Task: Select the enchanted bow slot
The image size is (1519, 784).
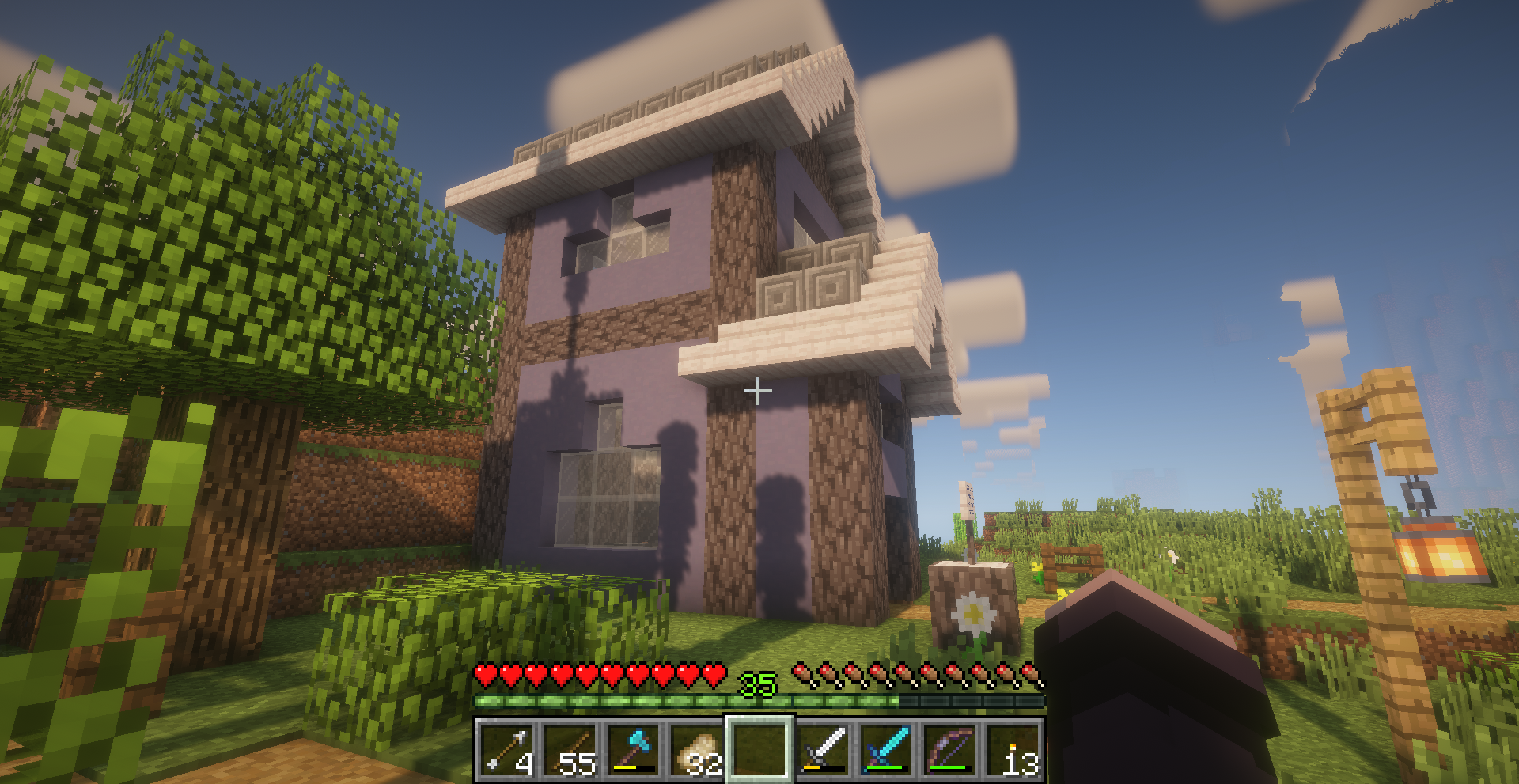Action: click(x=949, y=750)
